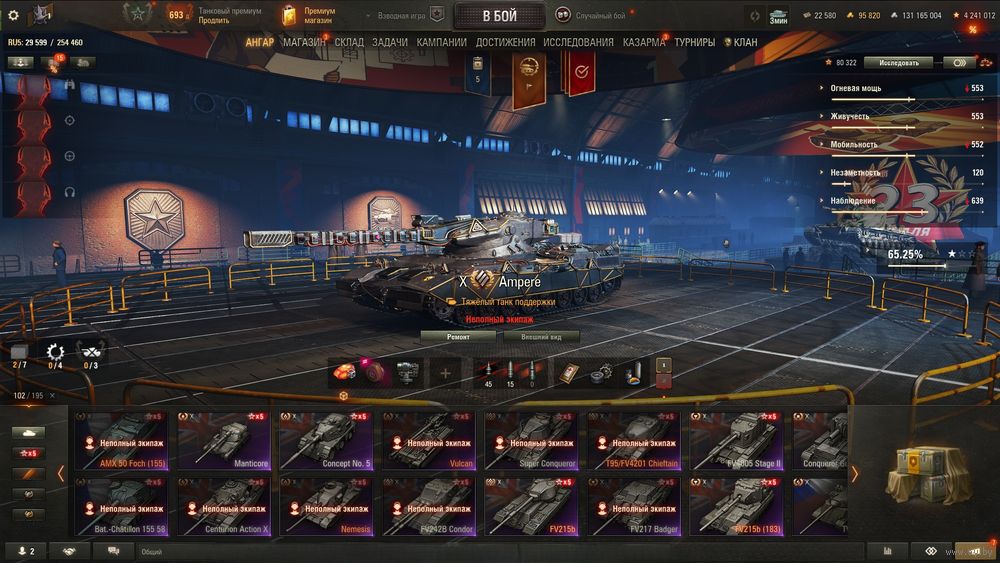
Task: Go to the ЗАДАЧИ tab
Action: [x=390, y=43]
